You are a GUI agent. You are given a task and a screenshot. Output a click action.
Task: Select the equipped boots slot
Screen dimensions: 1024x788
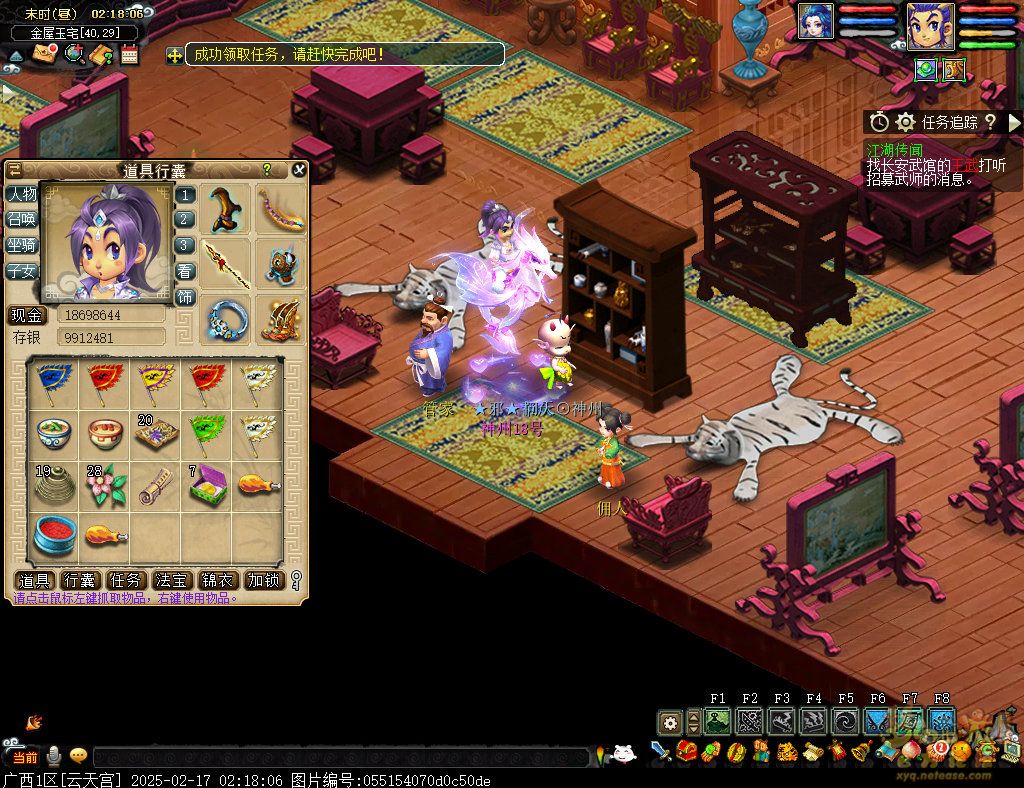tap(225, 209)
